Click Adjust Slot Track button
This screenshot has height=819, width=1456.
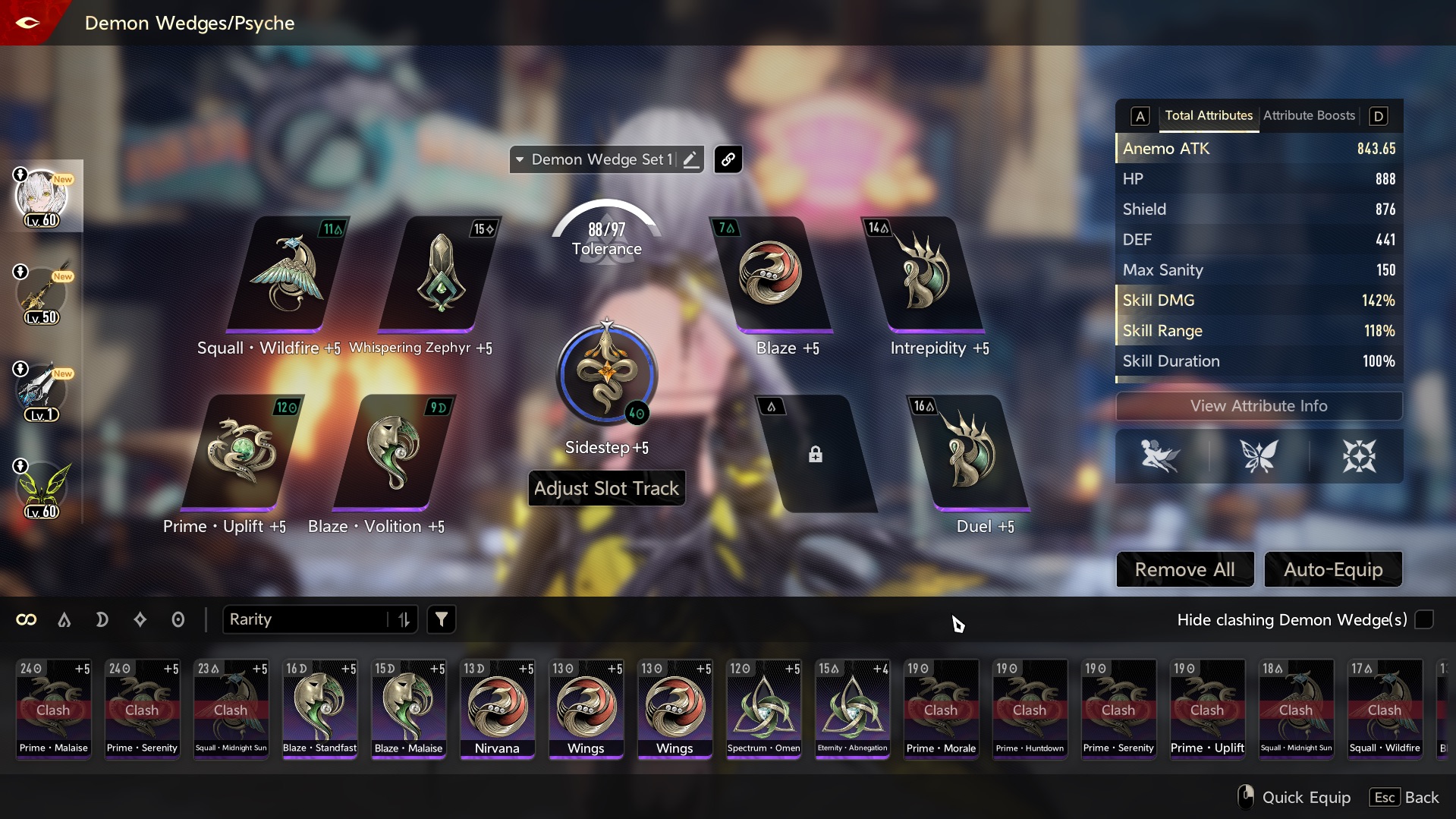tap(606, 488)
